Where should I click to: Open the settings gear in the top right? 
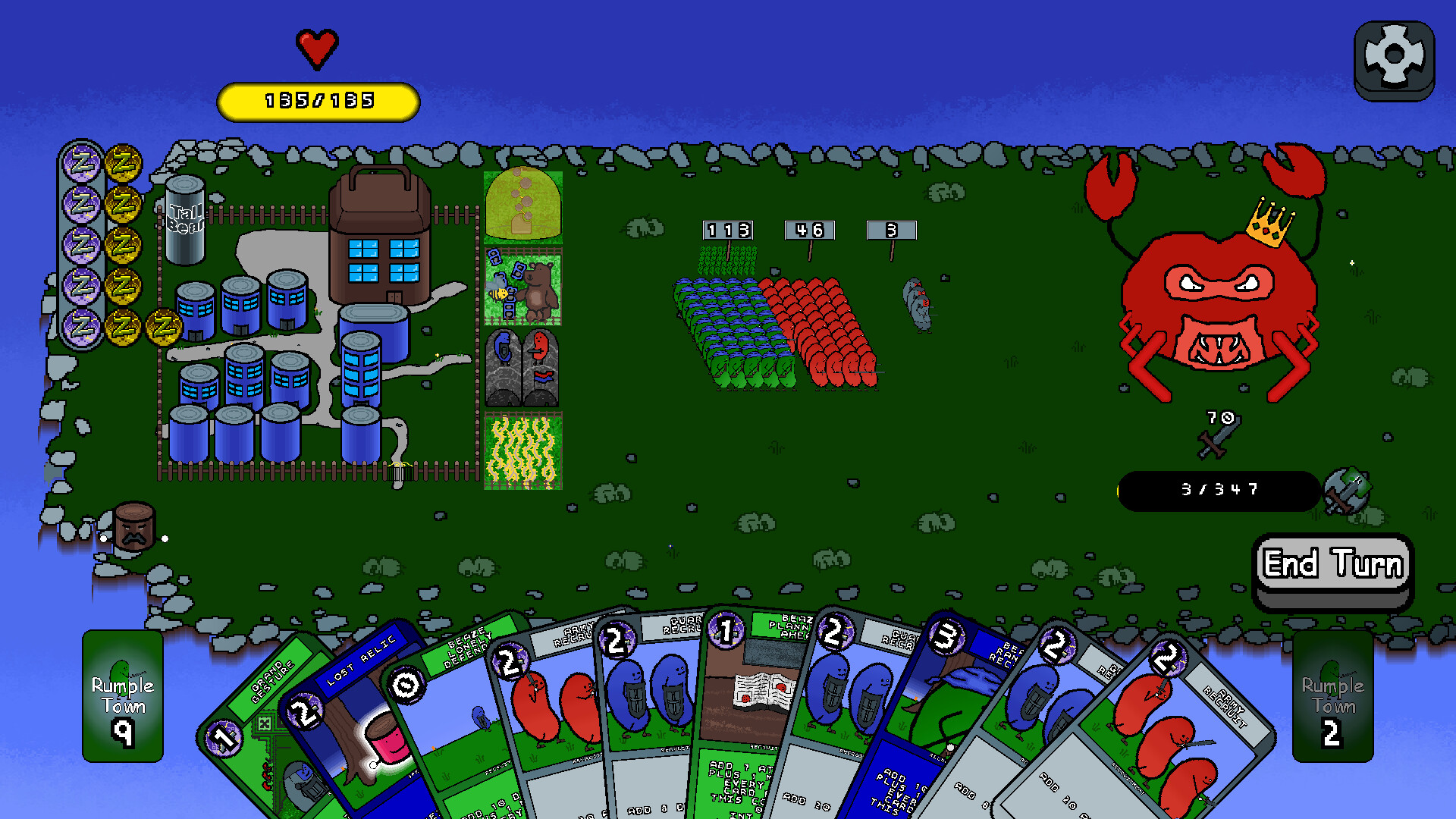click(1395, 54)
